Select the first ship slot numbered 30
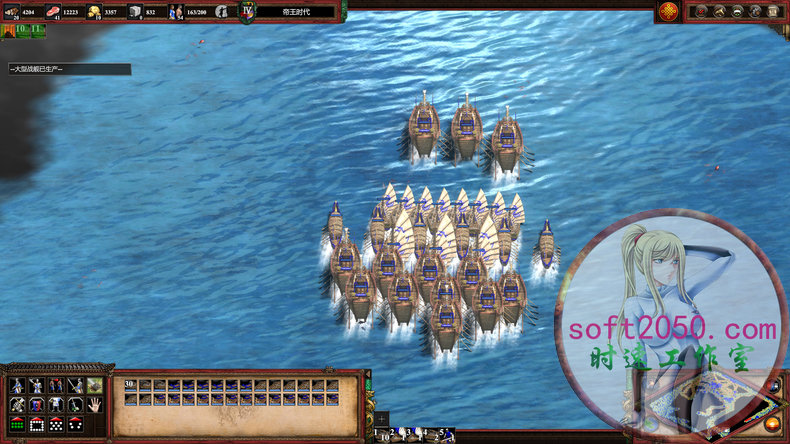This screenshot has width=790, height=444. coord(130,385)
